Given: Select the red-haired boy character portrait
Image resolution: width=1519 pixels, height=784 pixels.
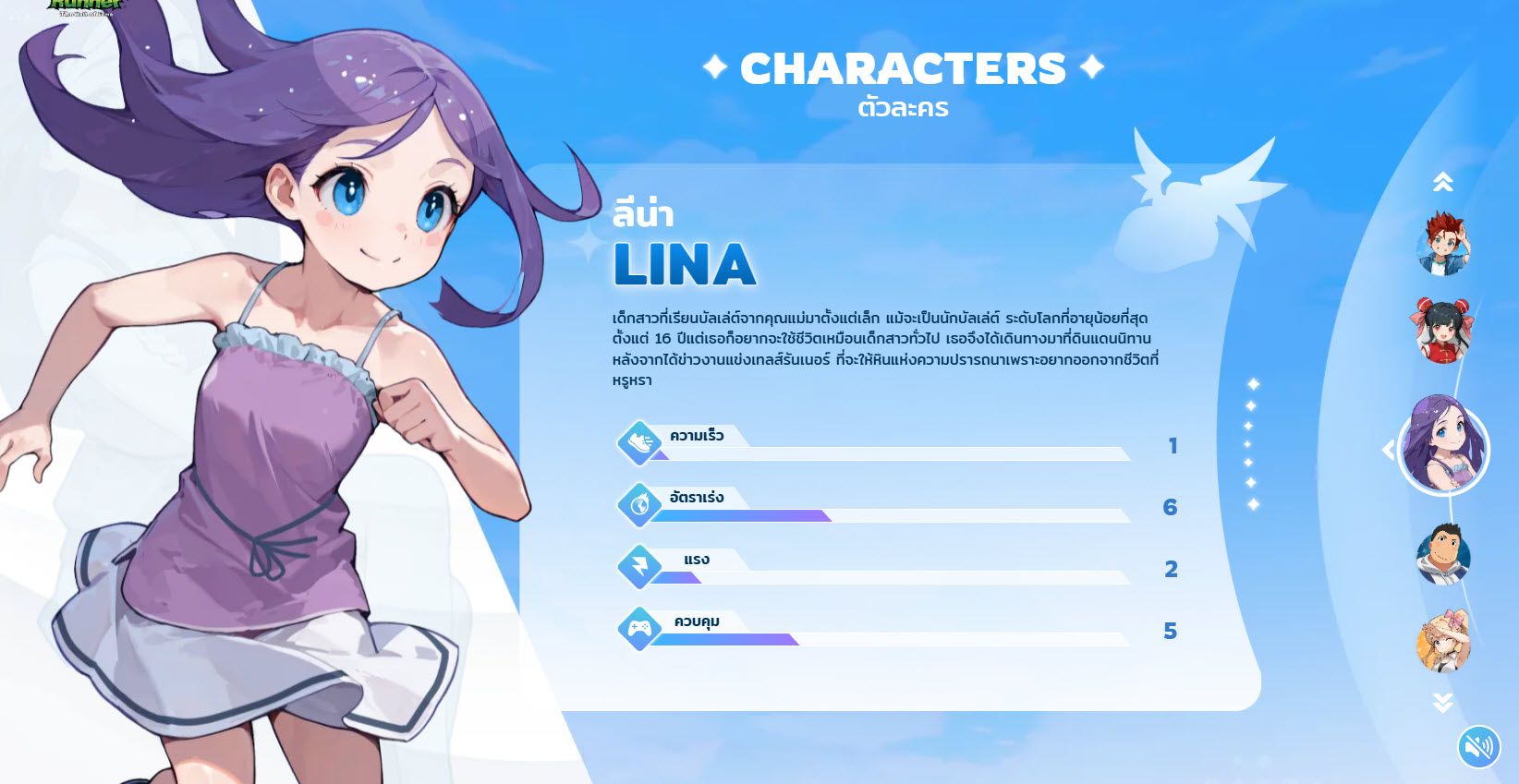Looking at the screenshot, I should [x=1442, y=245].
